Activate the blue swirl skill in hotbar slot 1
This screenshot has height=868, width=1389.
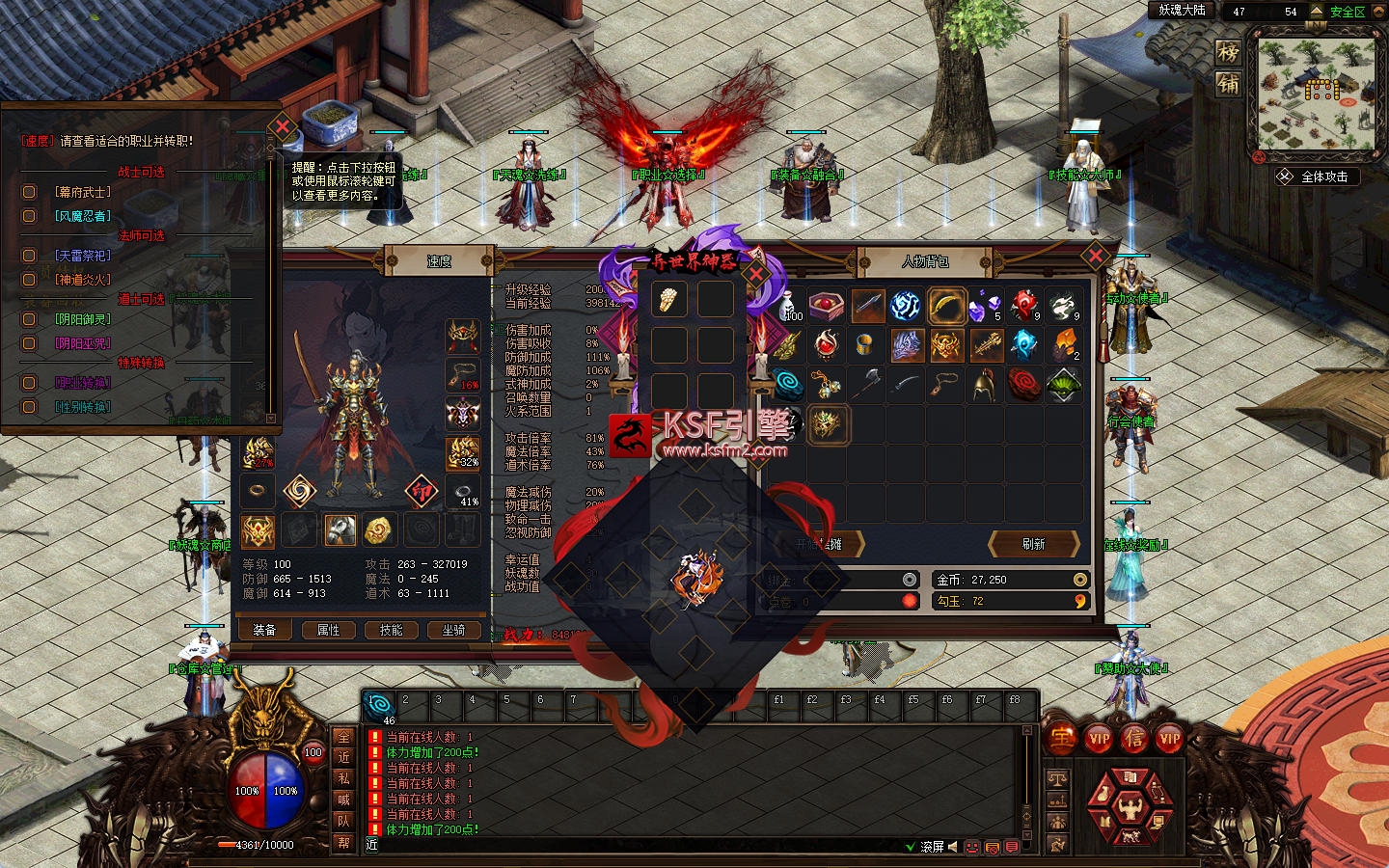[378, 705]
